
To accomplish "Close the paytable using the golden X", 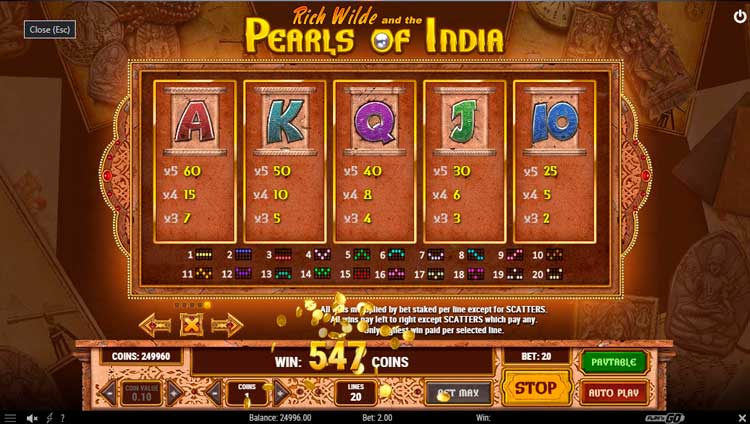I will click(191, 324).
